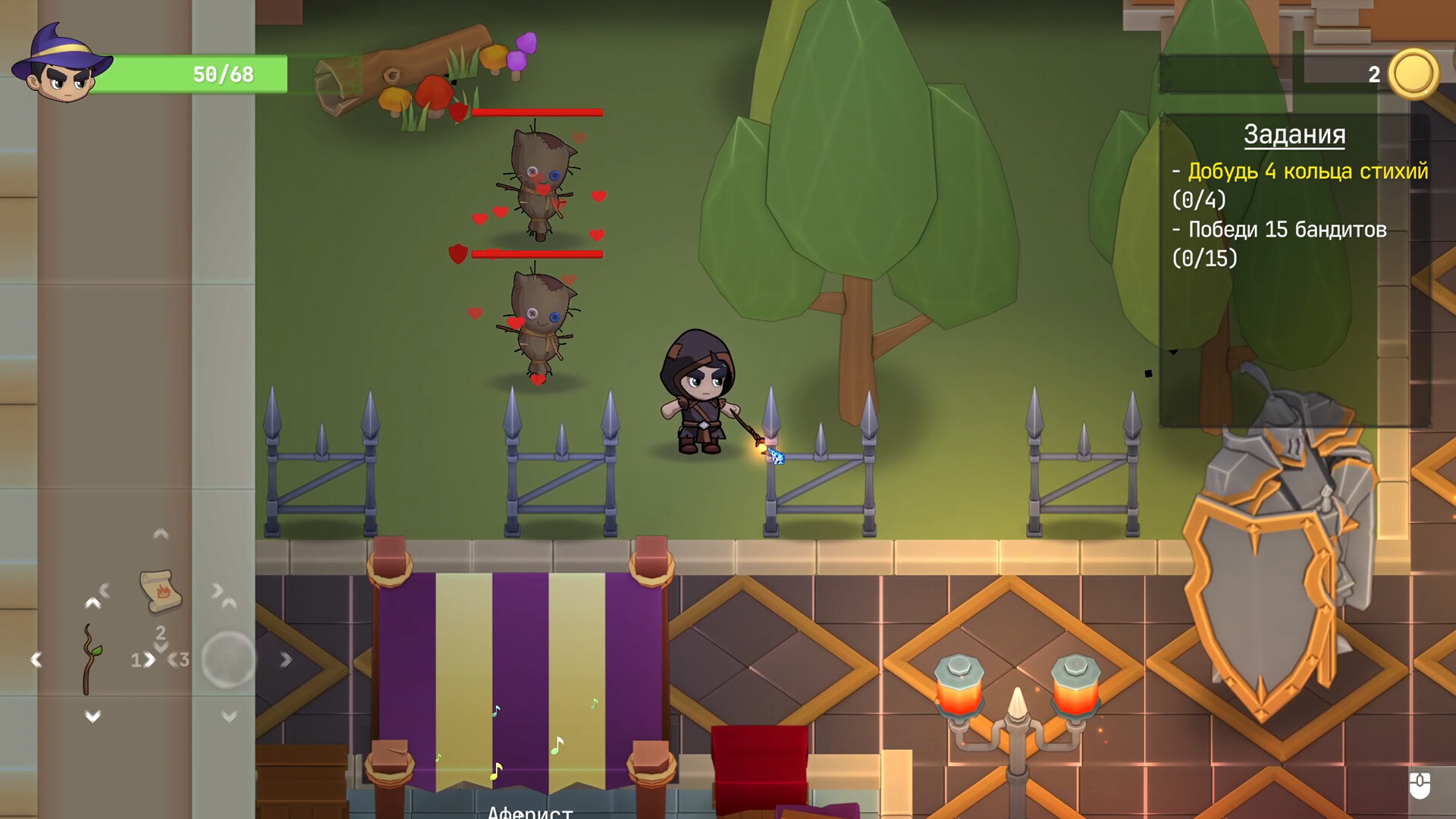Viewport: 1456px width, 819px height.
Task: Open quest Добудь 4 кольца стихий
Action: 1308,173
